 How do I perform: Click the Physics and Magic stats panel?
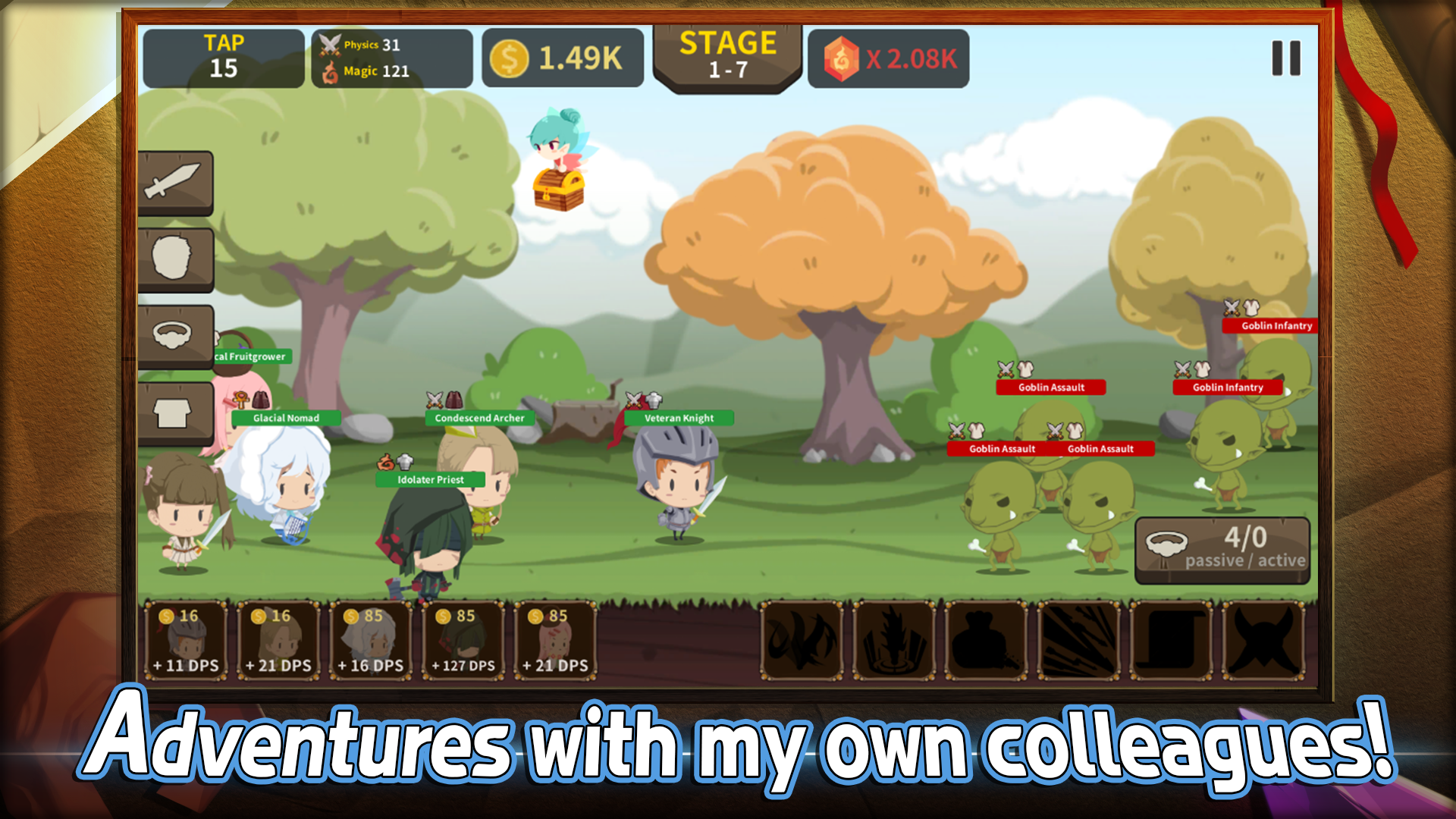pyautogui.click(x=391, y=58)
